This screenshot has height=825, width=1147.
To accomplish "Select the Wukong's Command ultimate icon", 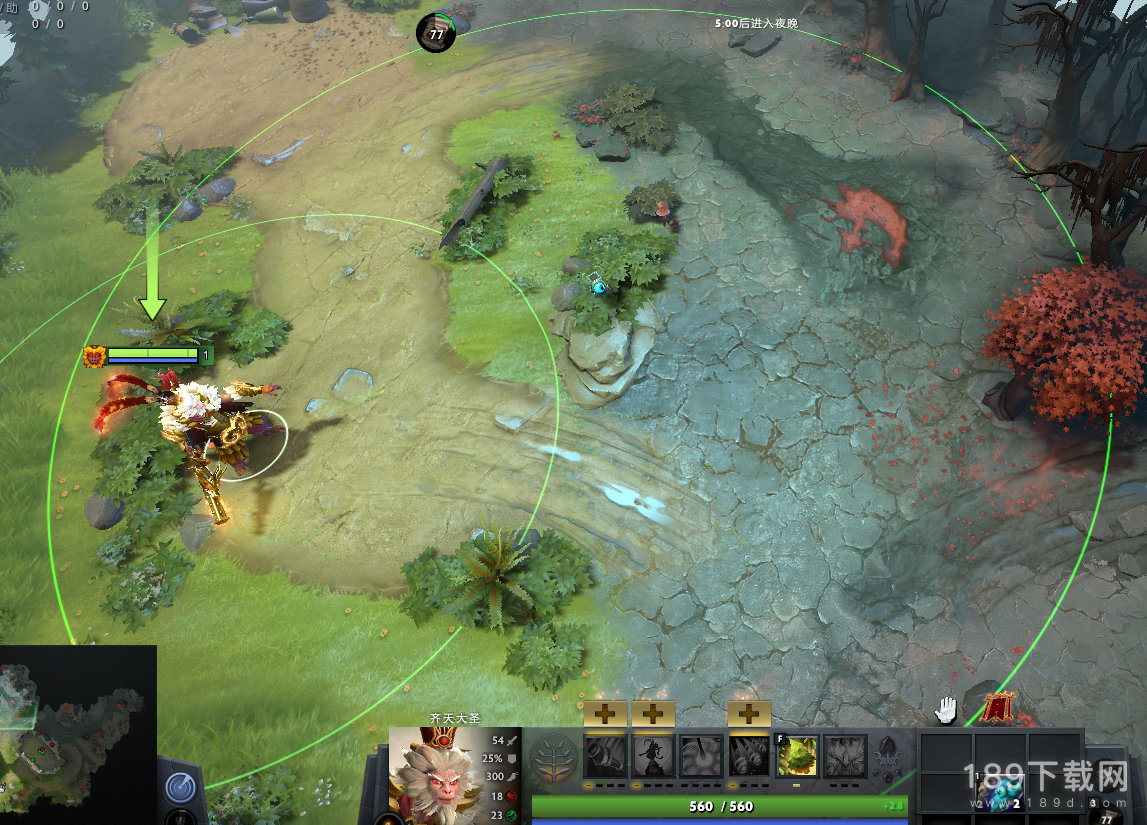I will [845, 756].
